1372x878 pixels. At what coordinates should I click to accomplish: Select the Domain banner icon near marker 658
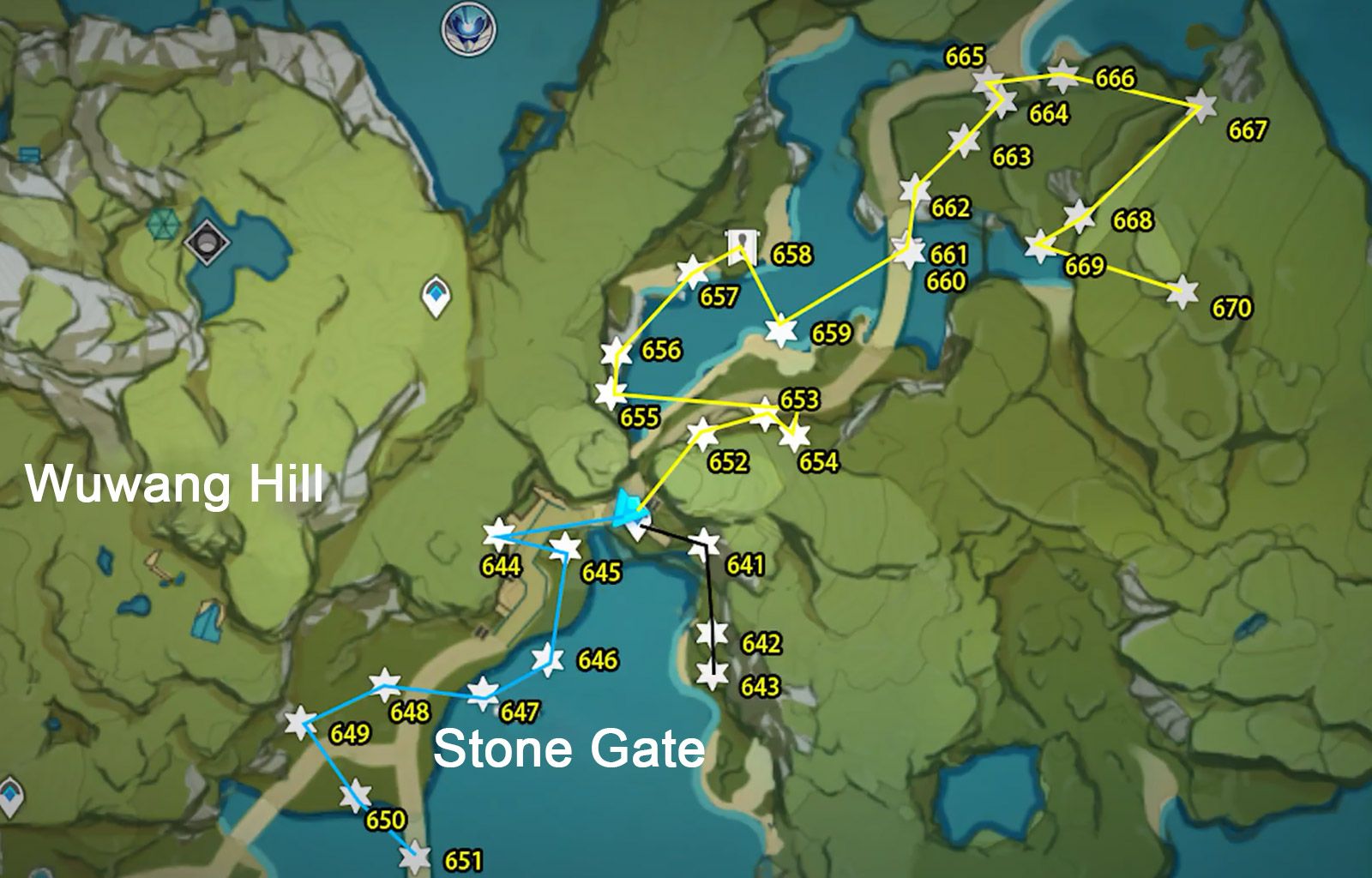(x=744, y=249)
